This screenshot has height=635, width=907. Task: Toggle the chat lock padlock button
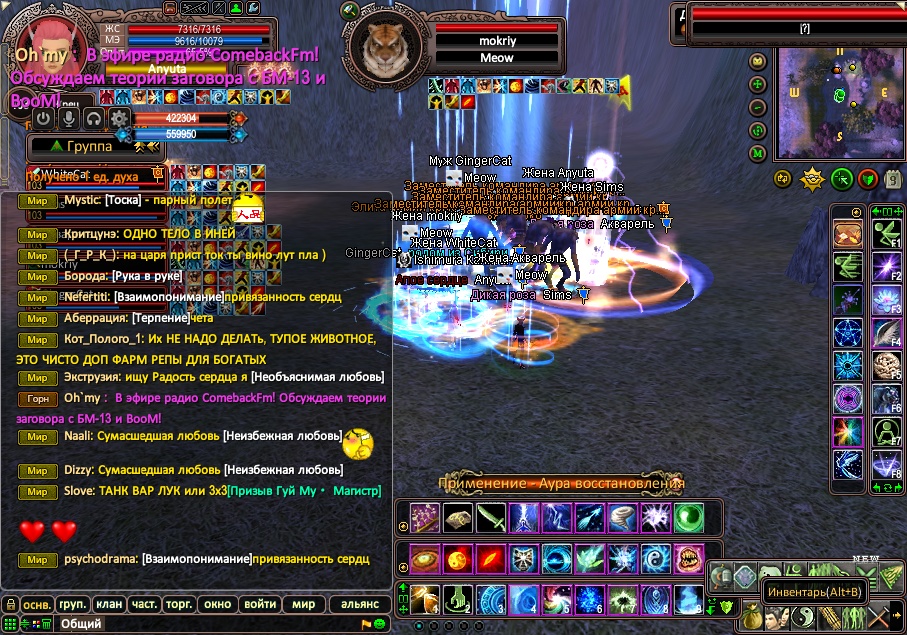(10, 604)
